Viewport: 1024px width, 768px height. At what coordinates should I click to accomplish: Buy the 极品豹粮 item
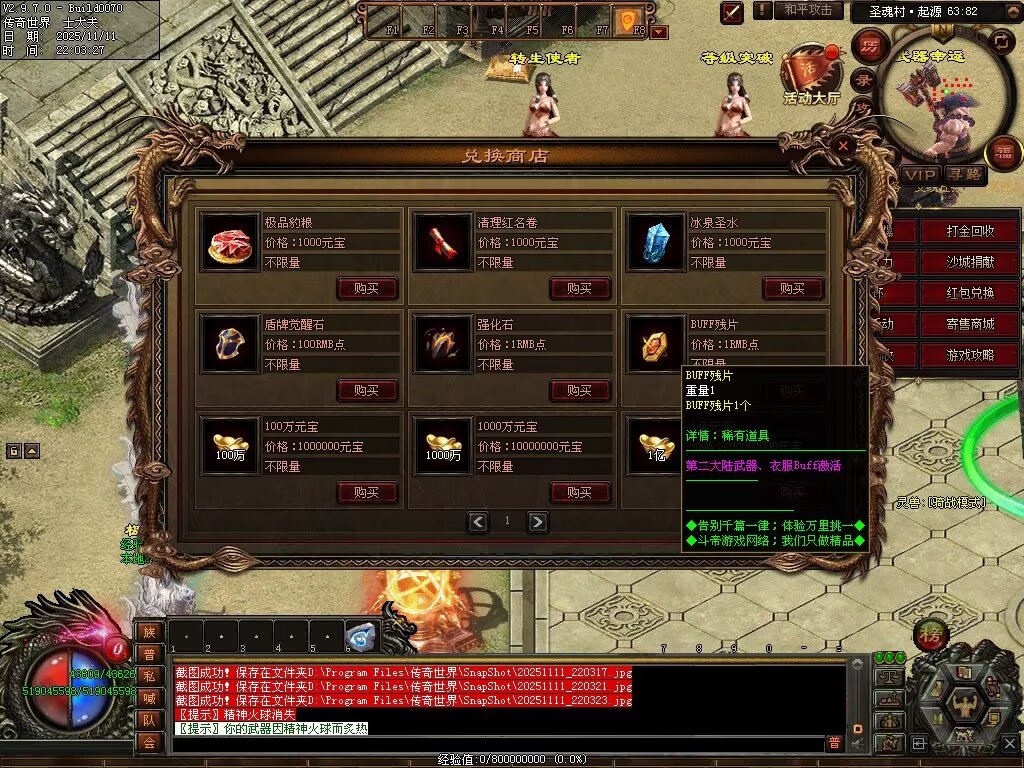tap(367, 288)
